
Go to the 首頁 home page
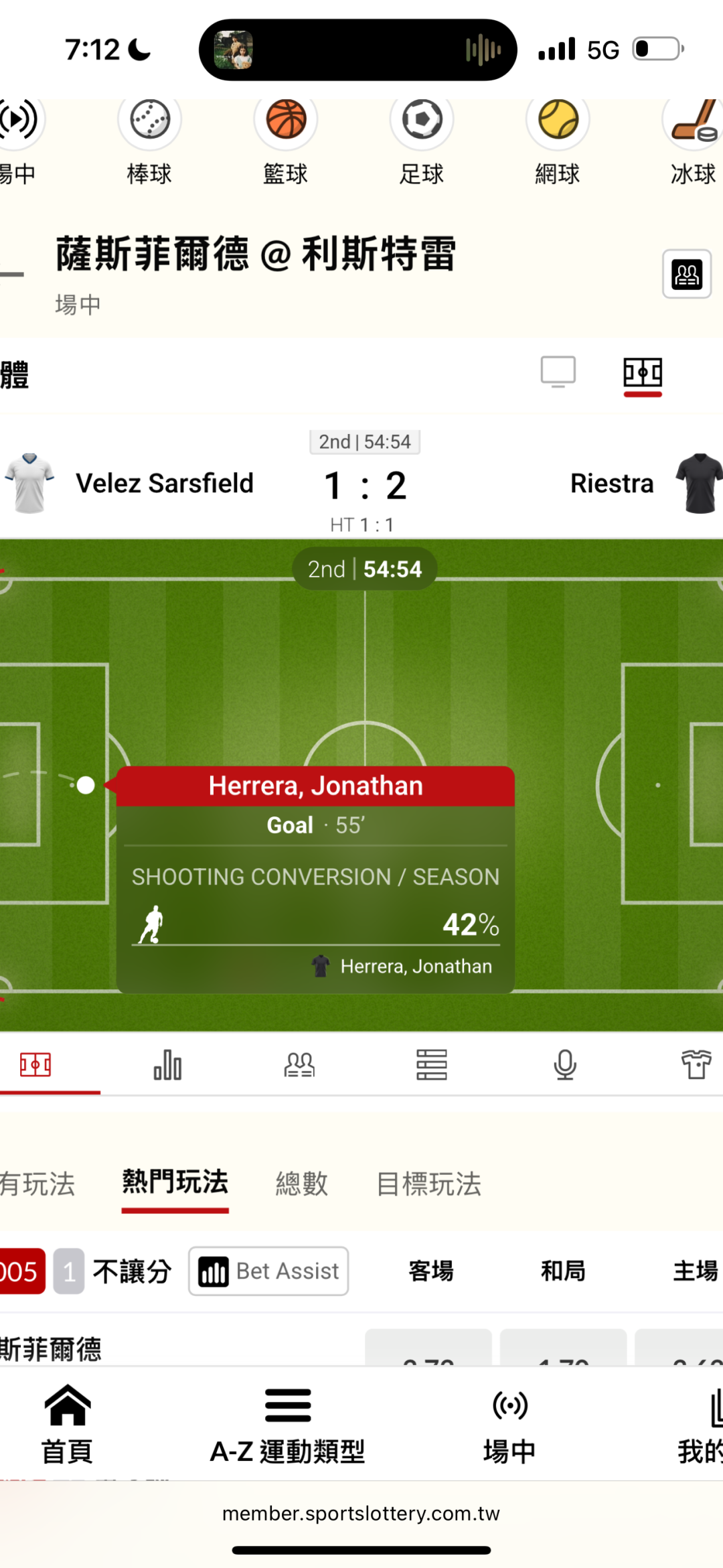[67, 1424]
